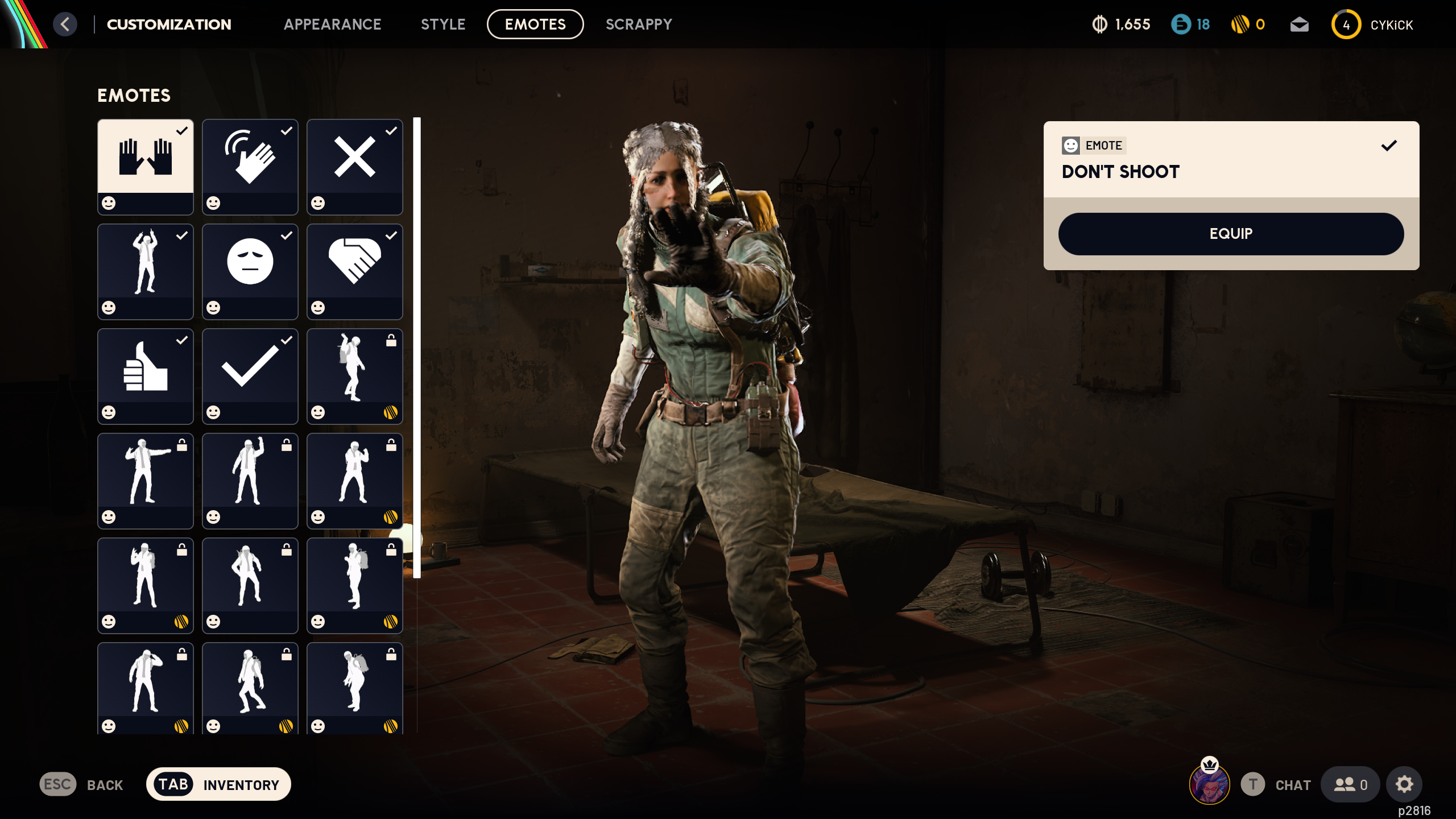Switch to the Style tab
The height and width of the screenshot is (819, 1456).
click(443, 24)
